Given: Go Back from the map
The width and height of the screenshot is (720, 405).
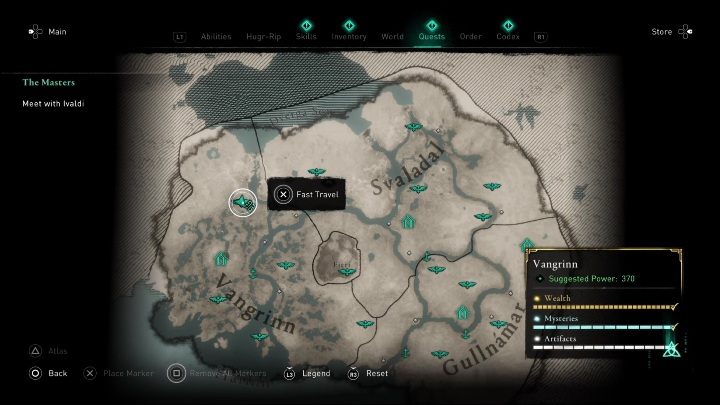Looking at the screenshot, I should pos(48,373).
